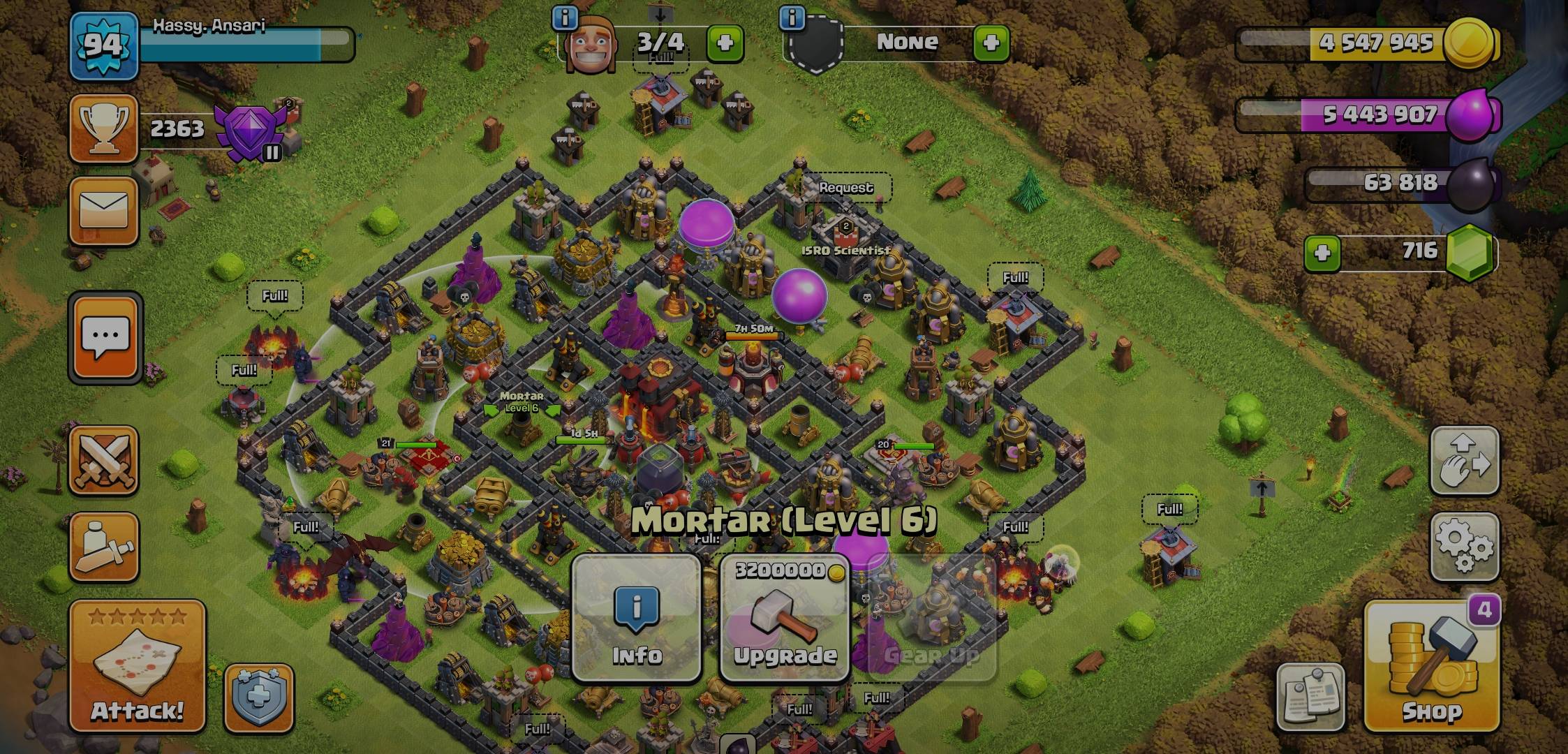Click the Gear Up button

tap(932, 619)
